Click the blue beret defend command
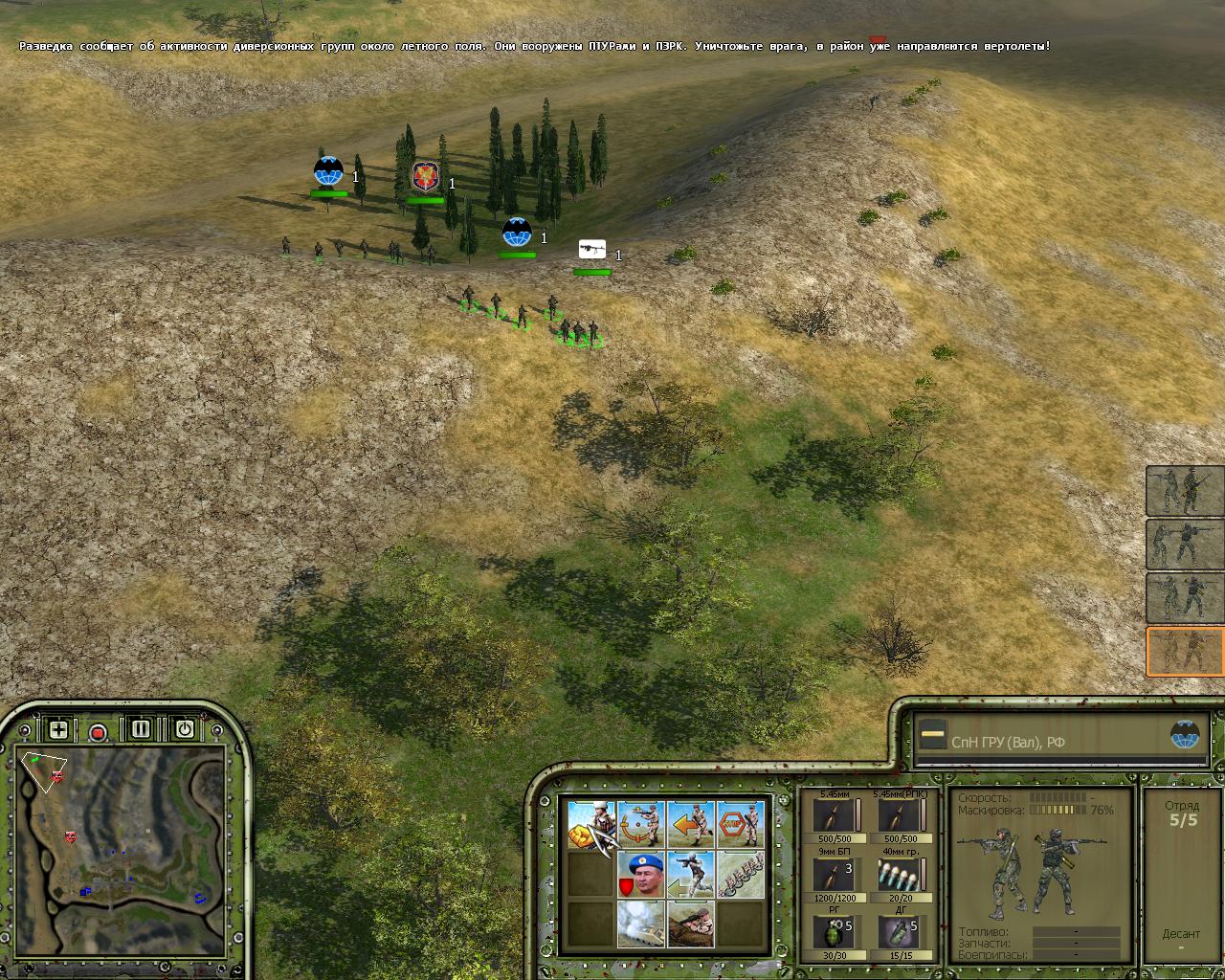This screenshot has height=980, width=1225. 640,874
